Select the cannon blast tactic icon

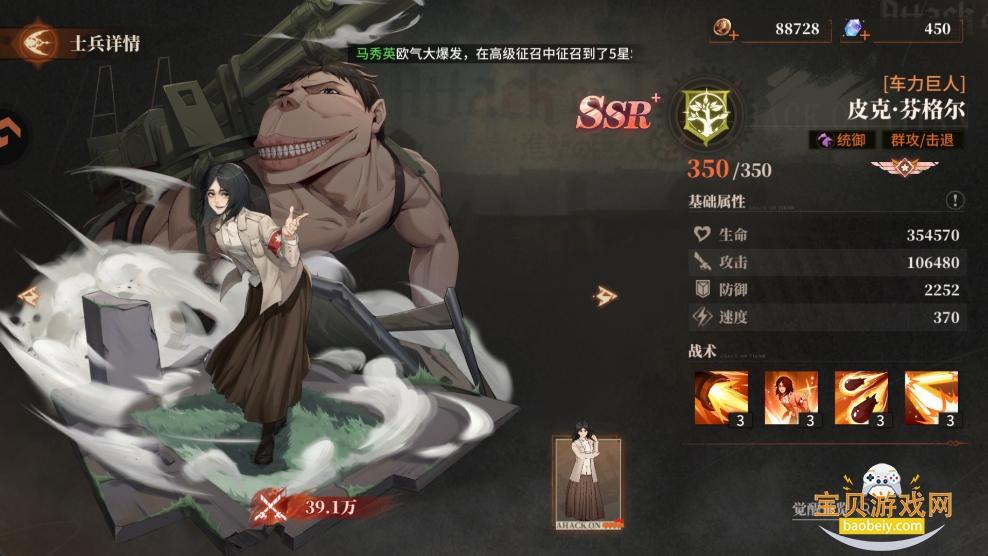point(721,399)
